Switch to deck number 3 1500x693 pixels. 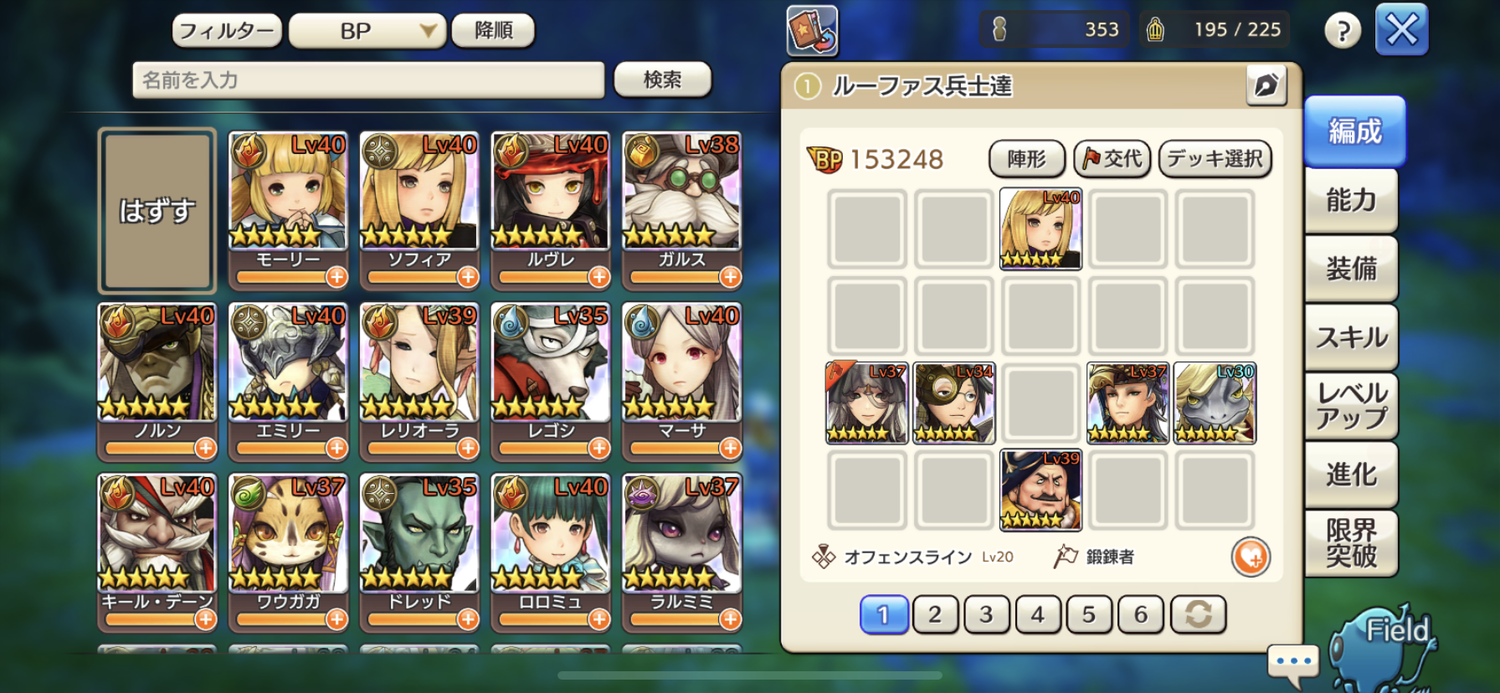pyautogui.click(x=987, y=614)
